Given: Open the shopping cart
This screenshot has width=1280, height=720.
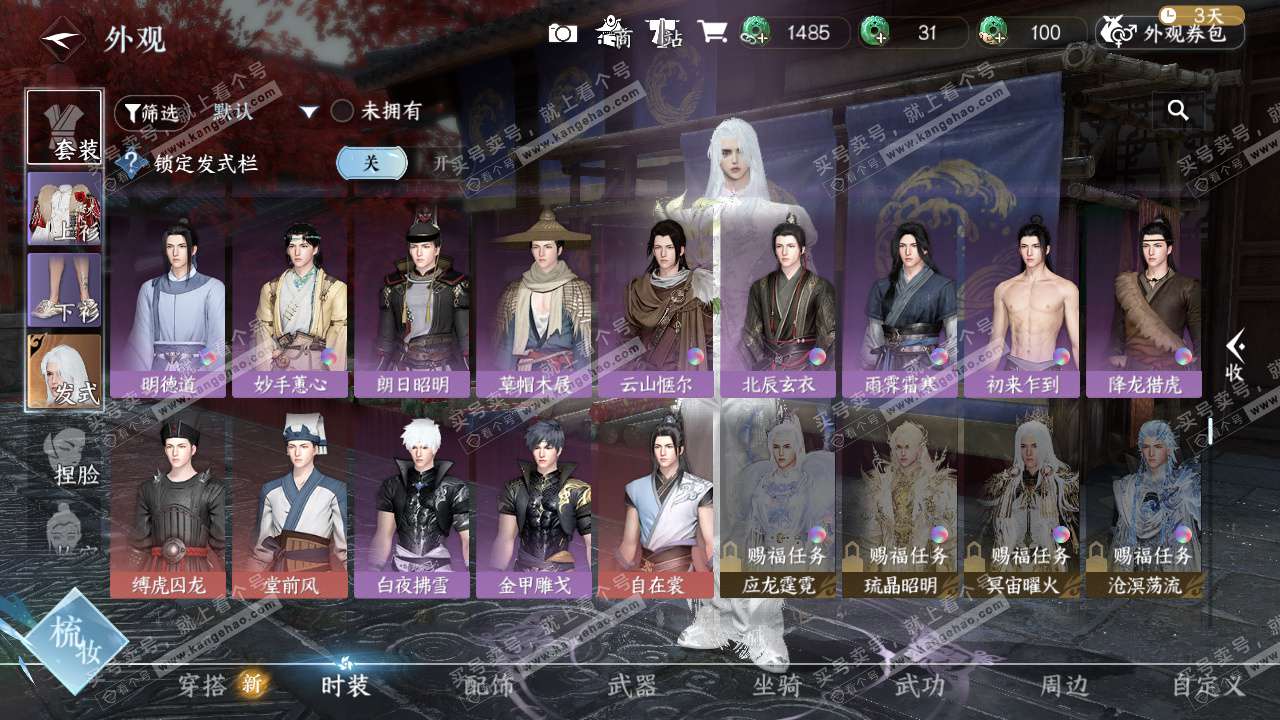Looking at the screenshot, I should (x=712, y=32).
